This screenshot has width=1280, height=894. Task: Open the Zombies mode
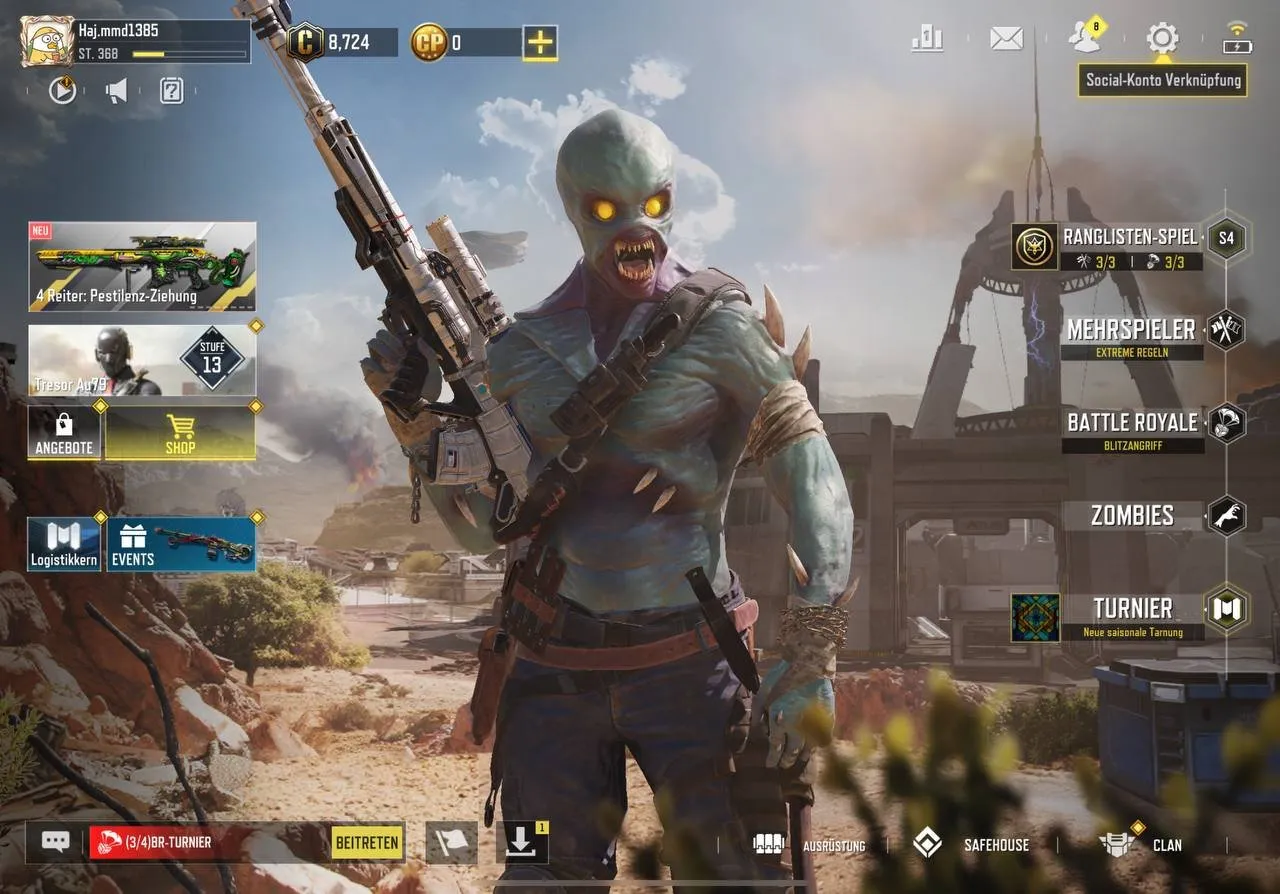tap(1132, 516)
